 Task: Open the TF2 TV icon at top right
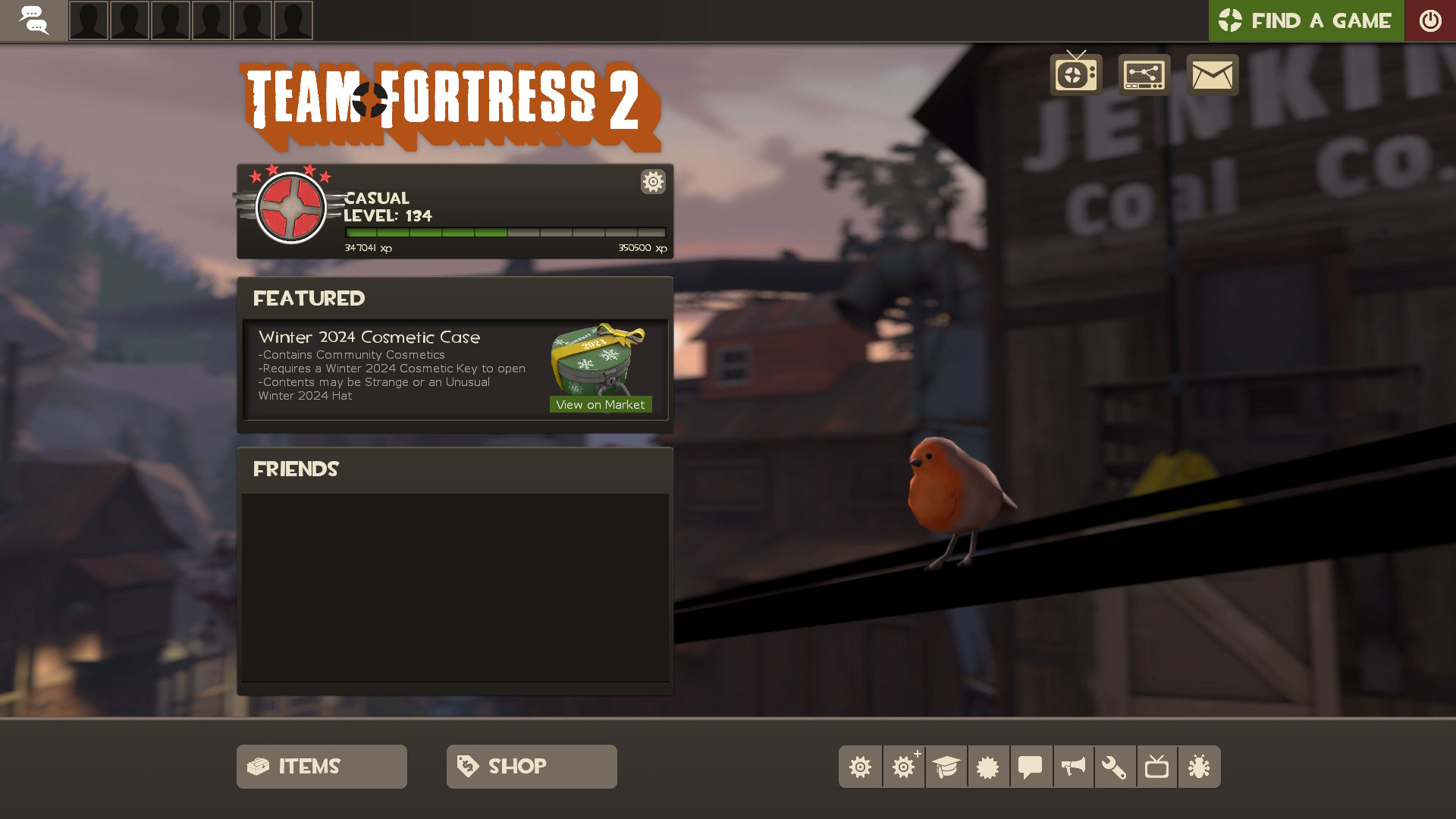[1075, 74]
